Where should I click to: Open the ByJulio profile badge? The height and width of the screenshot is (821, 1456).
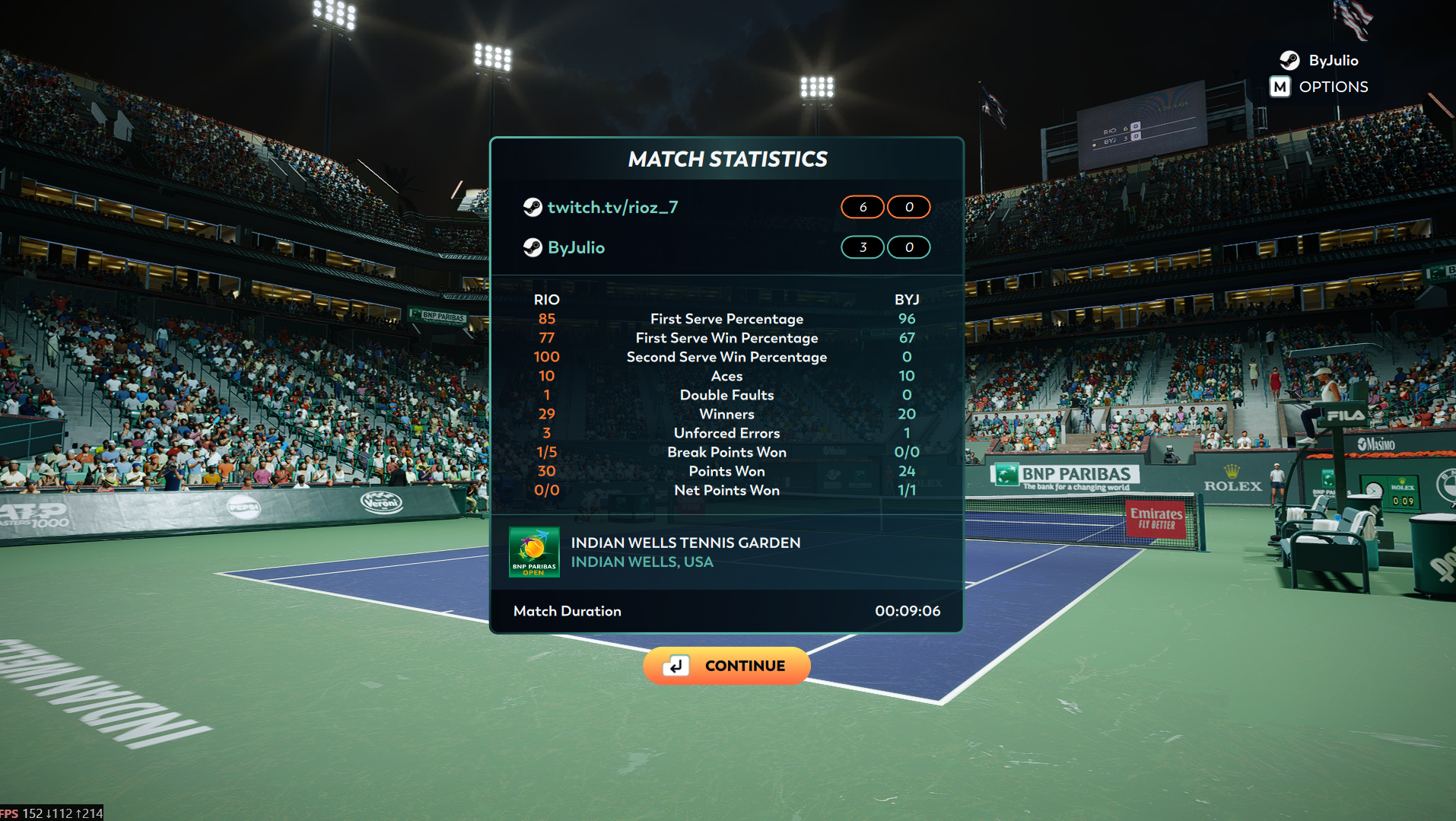pyautogui.click(x=1320, y=60)
